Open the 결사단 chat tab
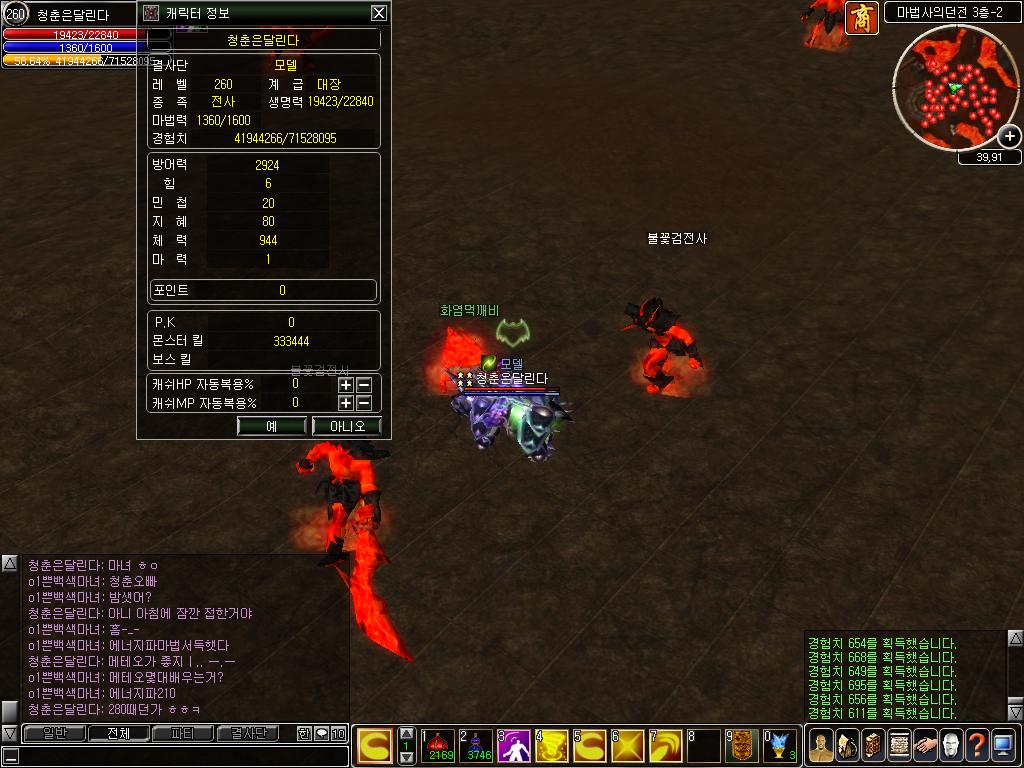Image resolution: width=1024 pixels, height=768 pixels. click(249, 734)
